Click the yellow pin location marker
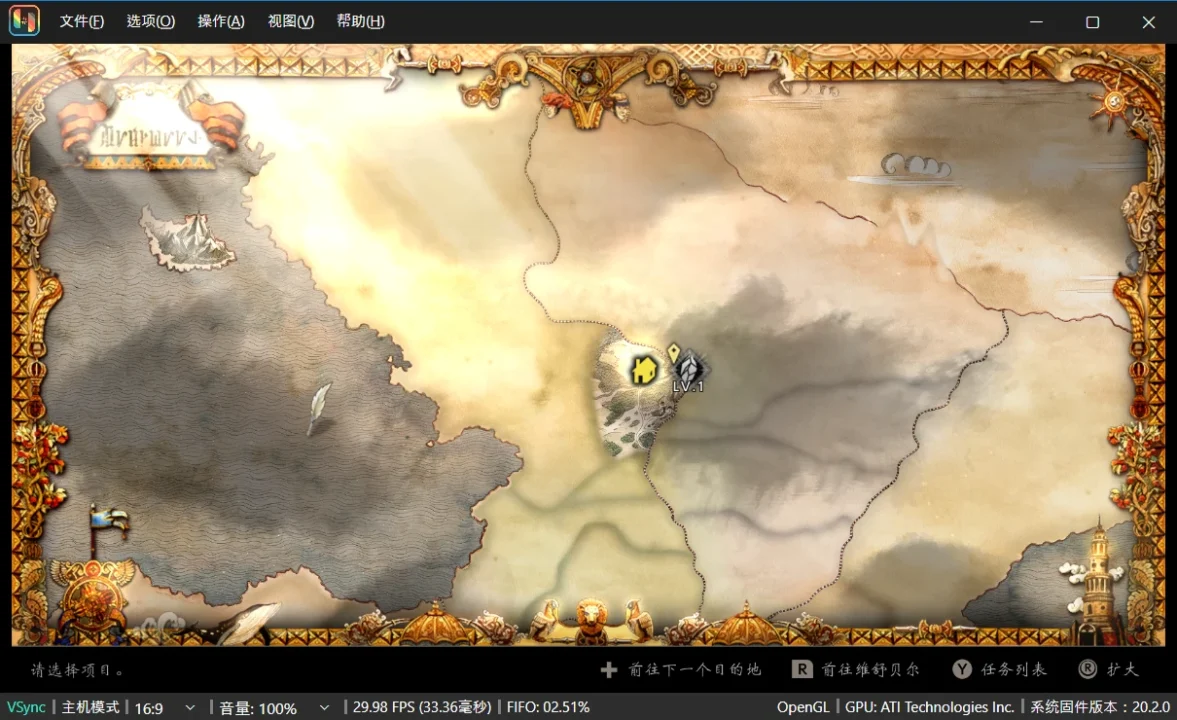Viewport: 1177px width, 720px height. click(673, 351)
